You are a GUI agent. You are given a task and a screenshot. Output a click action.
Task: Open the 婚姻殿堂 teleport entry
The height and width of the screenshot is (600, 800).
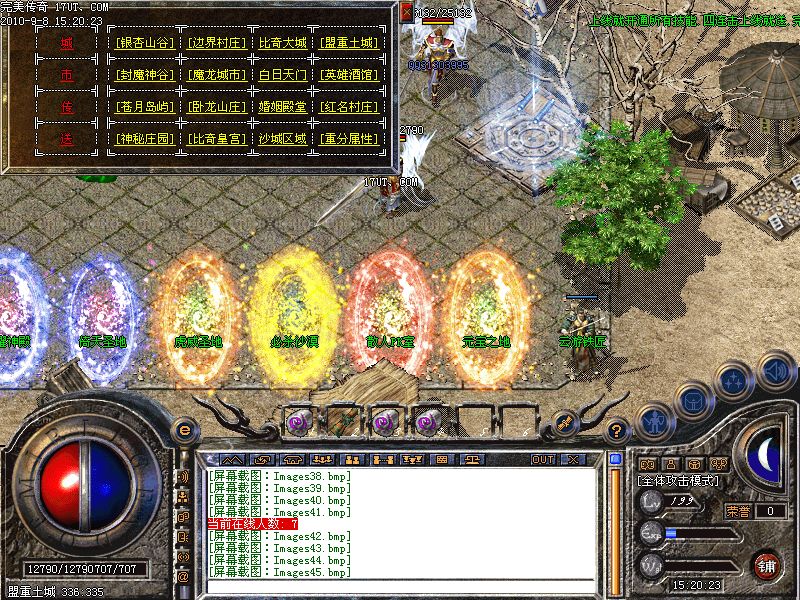(x=283, y=107)
